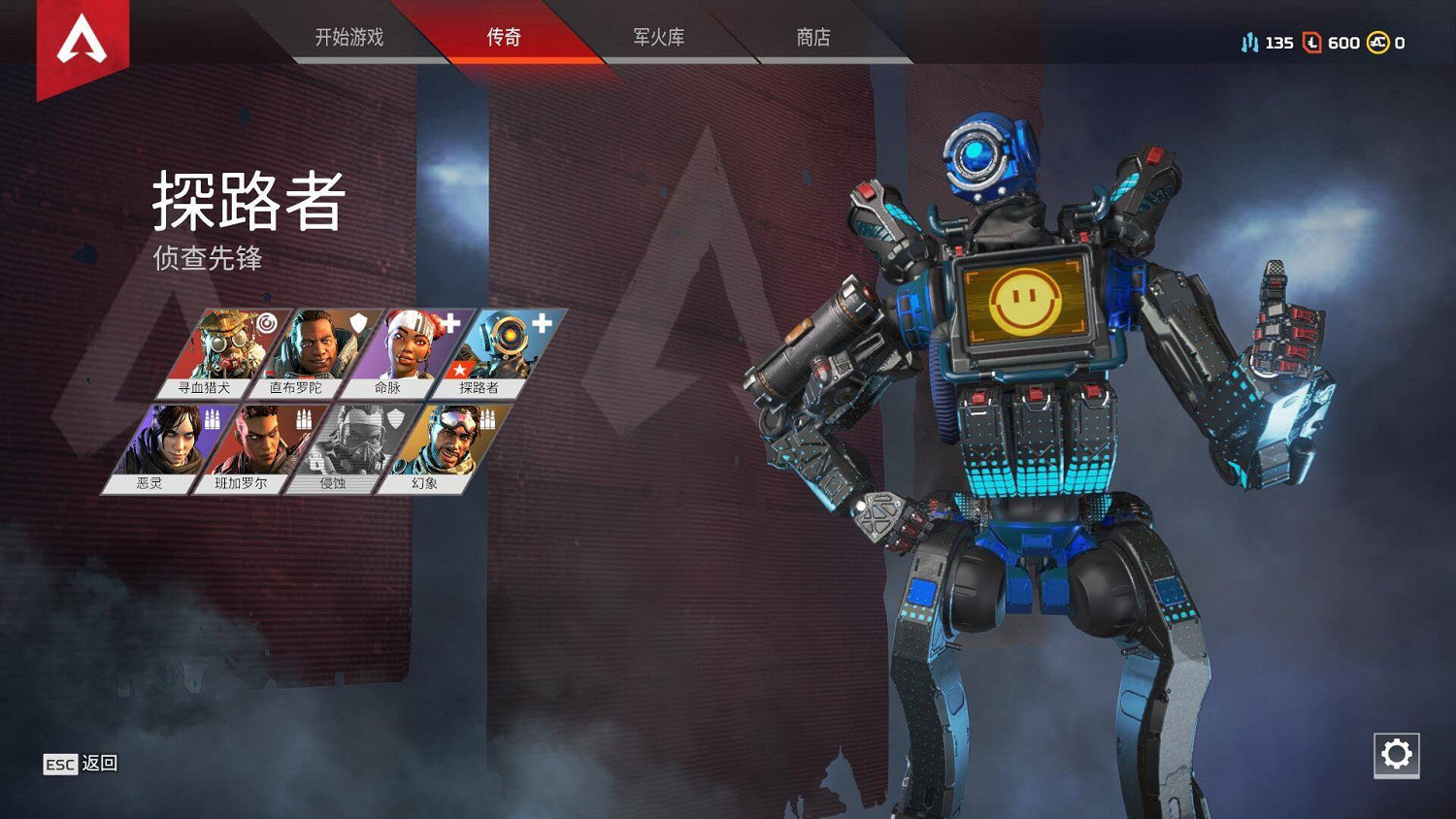This screenshot has height=819, width=1456.
Task: Click the crafting metals currency icon
Action: coord(1250,43)
